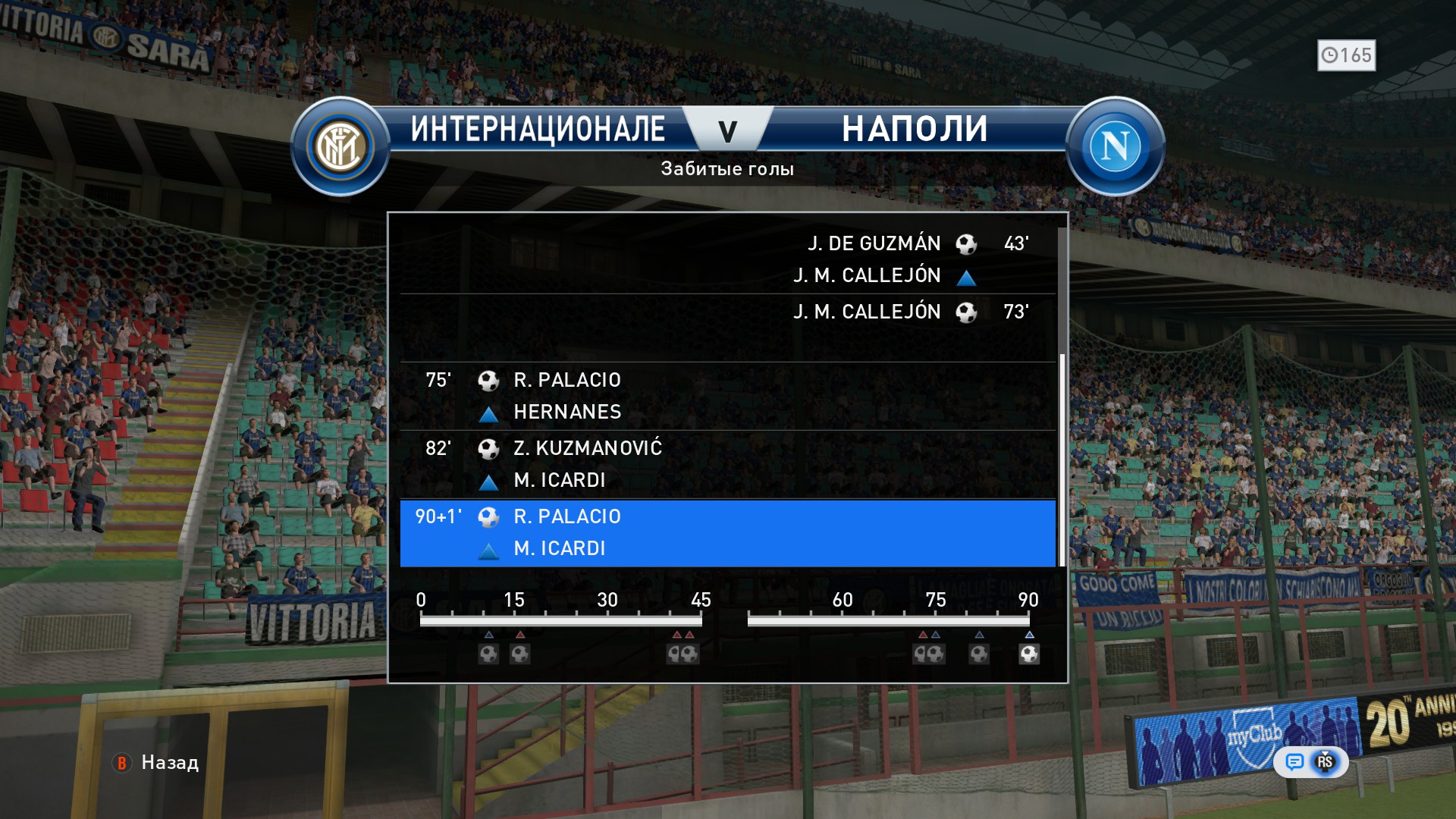The image size is (1456, 819).
Task: Pick the double goal marker just before 45
Action: (682, 654)
